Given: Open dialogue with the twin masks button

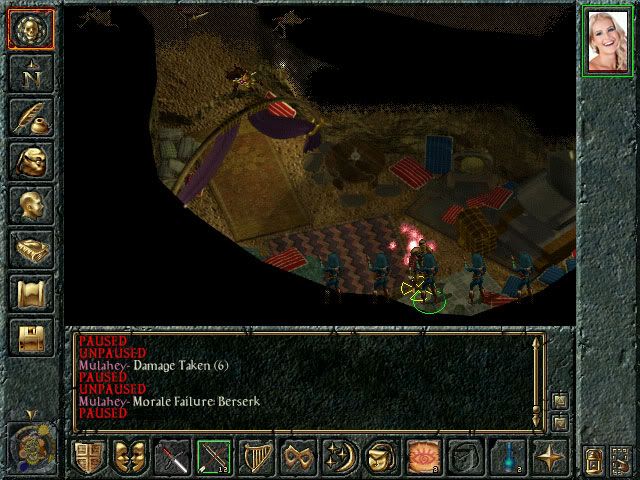Looking at the screenshot, I should coord(130,458).
